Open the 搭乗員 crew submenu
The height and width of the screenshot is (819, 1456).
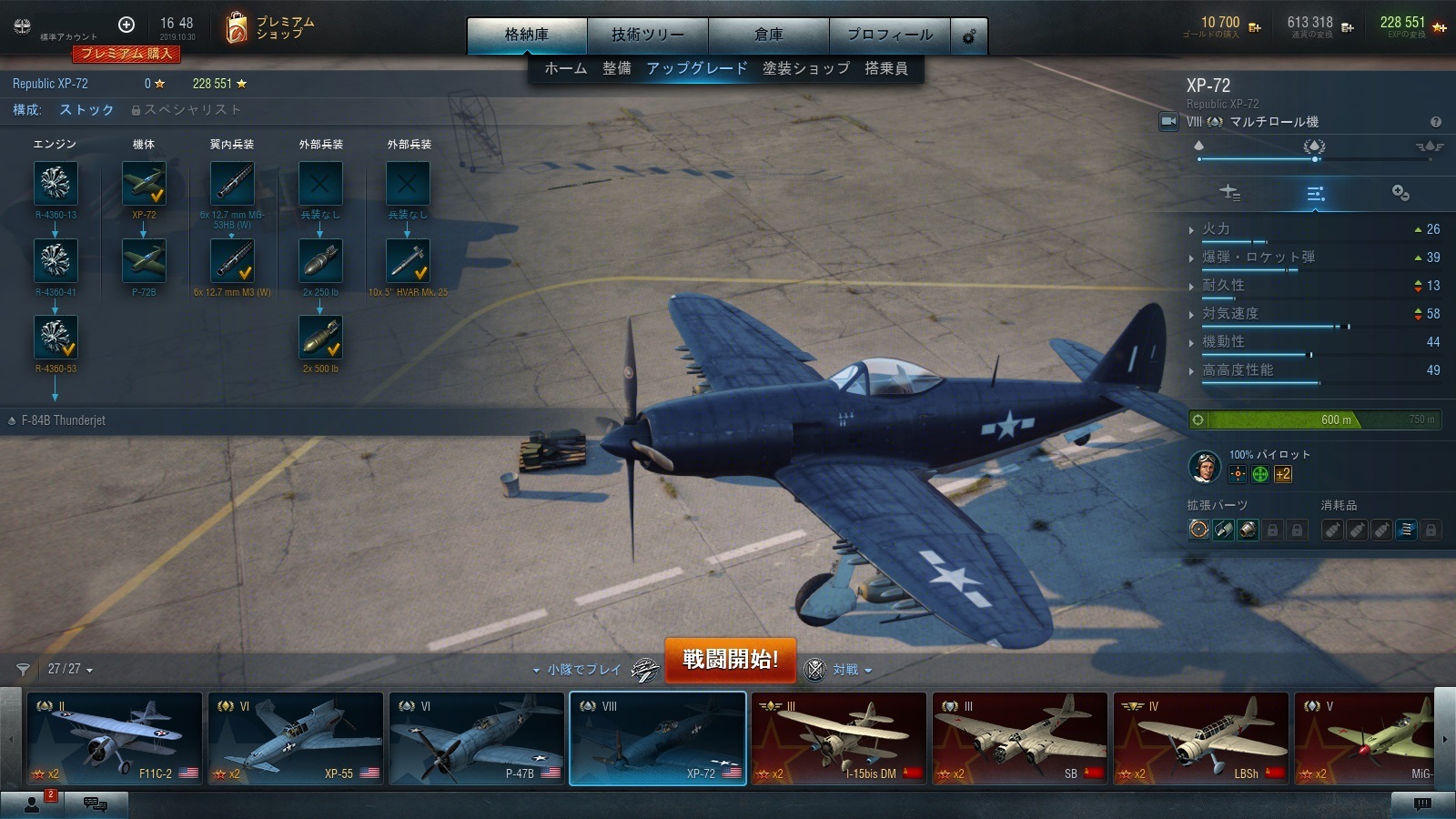(885, 68)
